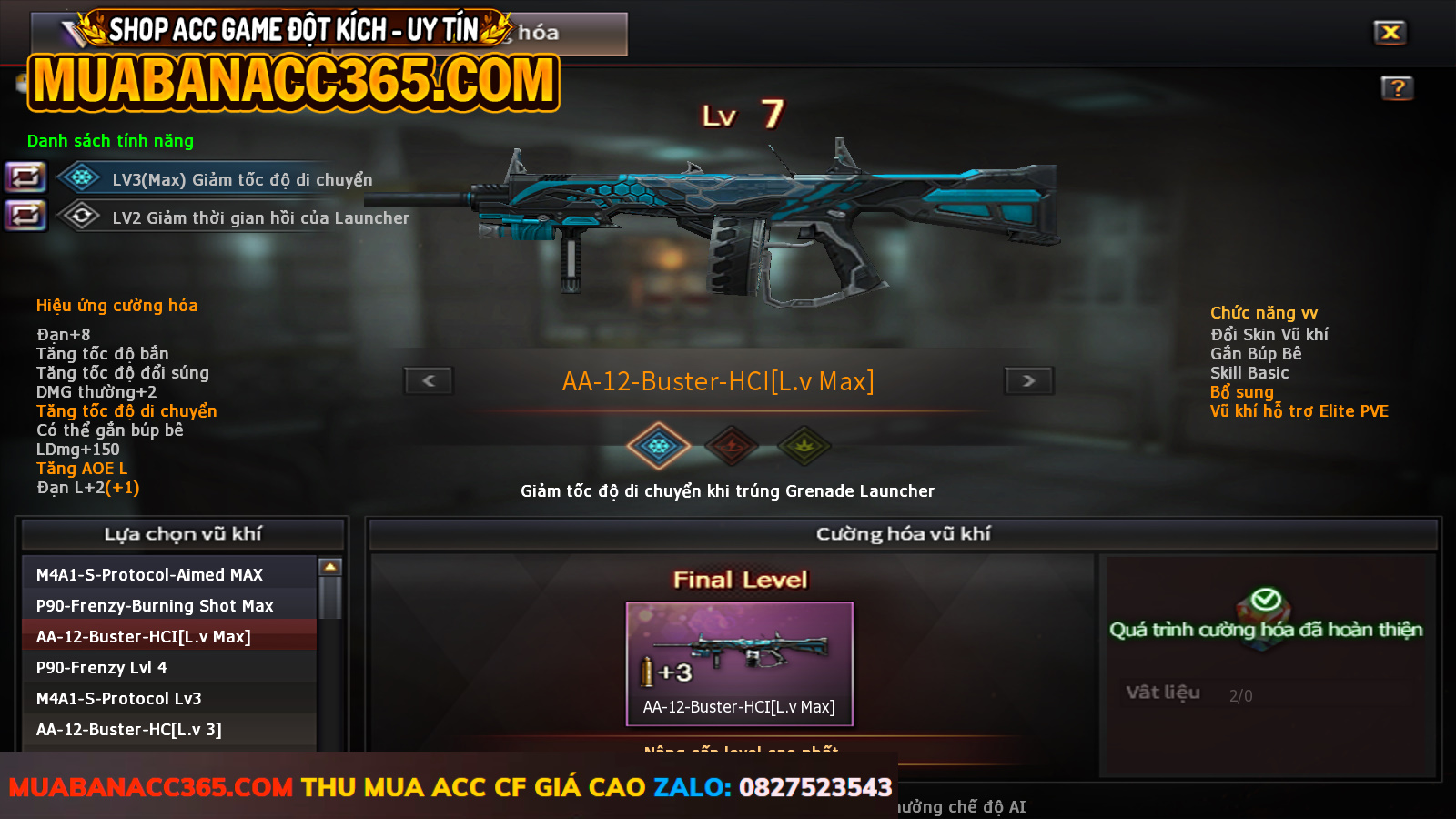The height and width of the screenshot is (819, 1456).
Task: Click the LV2 Launcher cooldown feature icon
Action: click(x=81, y=216)
